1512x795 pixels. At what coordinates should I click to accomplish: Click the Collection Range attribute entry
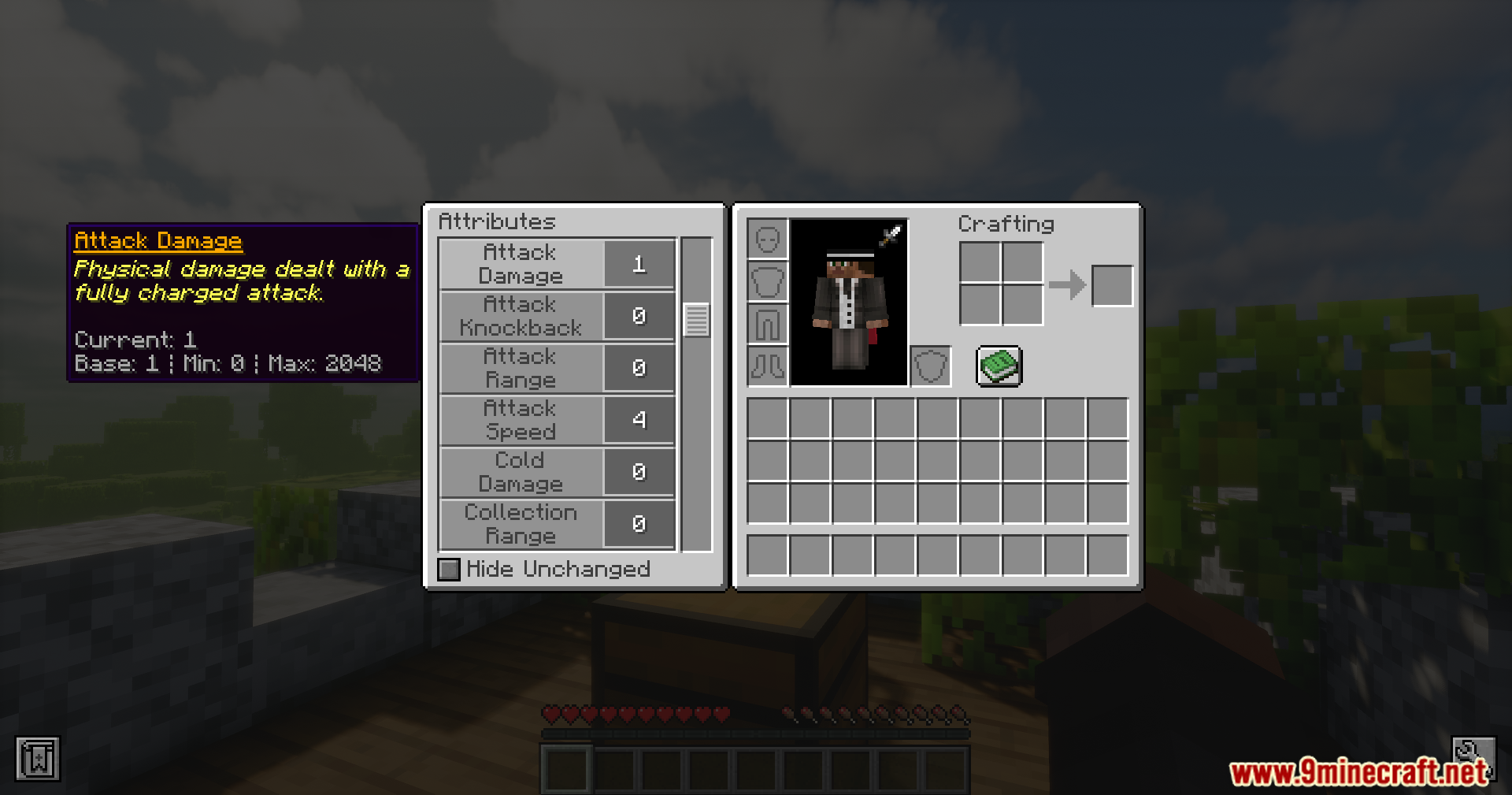pos(521,524)
